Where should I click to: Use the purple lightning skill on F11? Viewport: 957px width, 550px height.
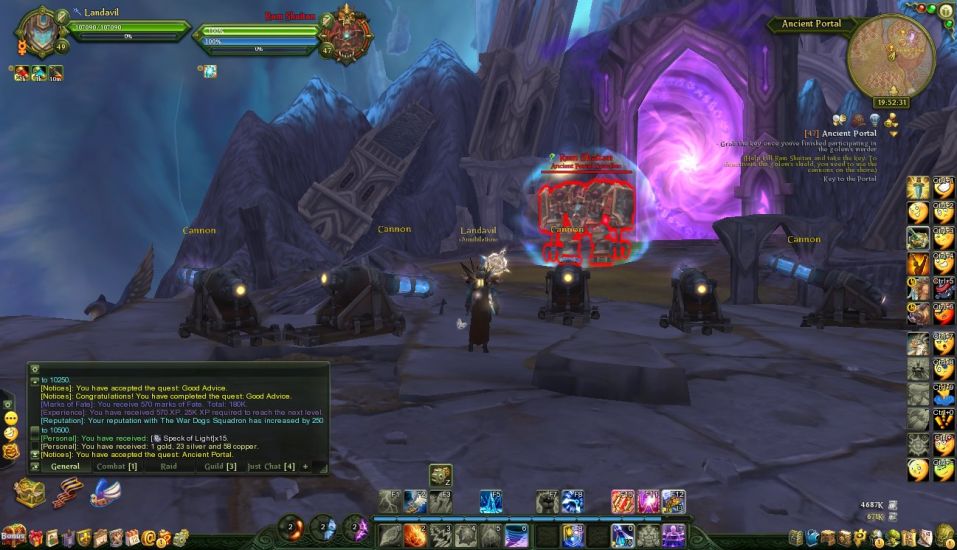pyautogui.click(x=648, y=501)
